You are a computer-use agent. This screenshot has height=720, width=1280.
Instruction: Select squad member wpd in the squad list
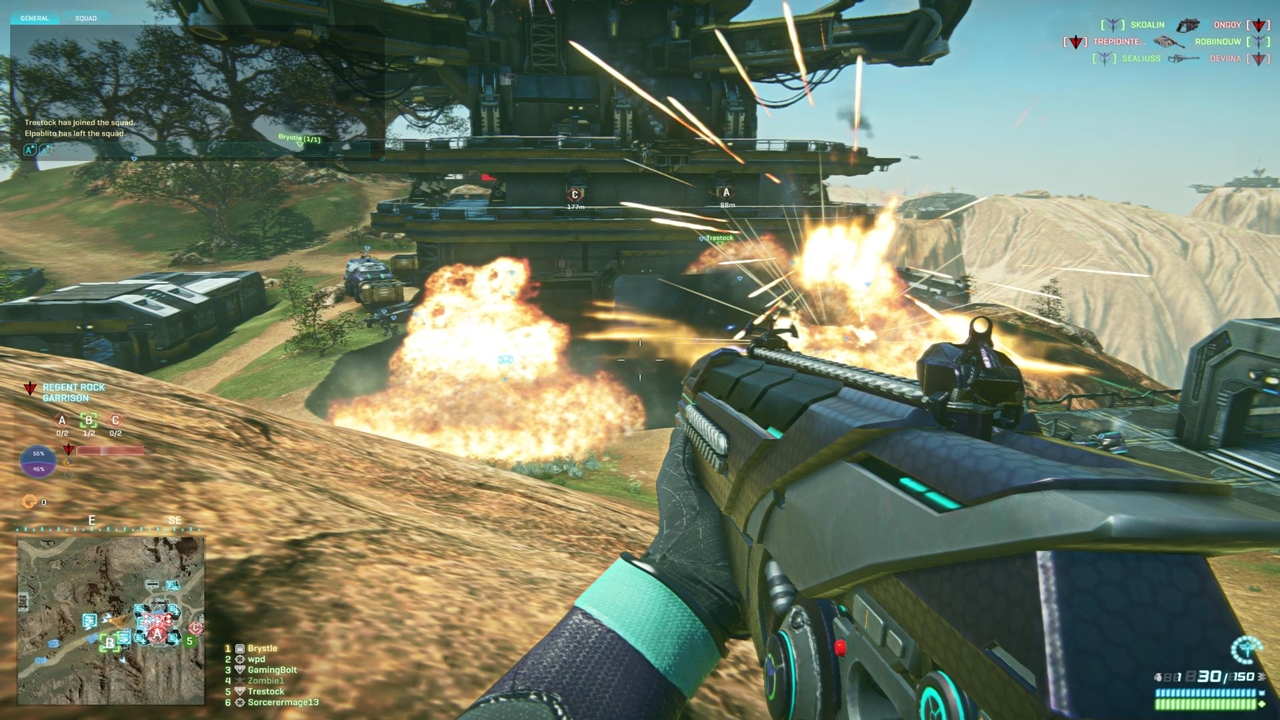(256, 660)
